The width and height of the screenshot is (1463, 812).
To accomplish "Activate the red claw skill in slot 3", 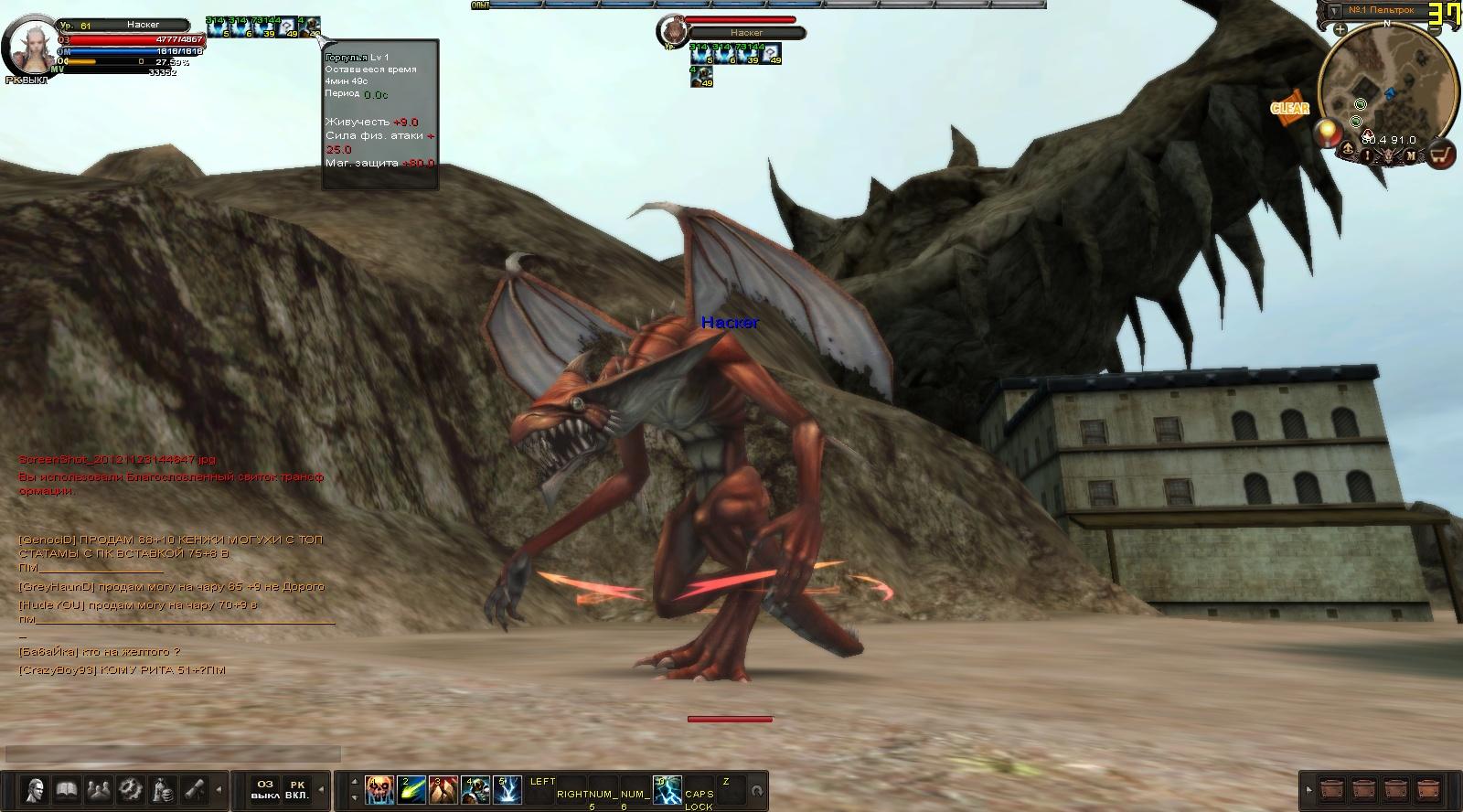I will (x=443, y=789).
